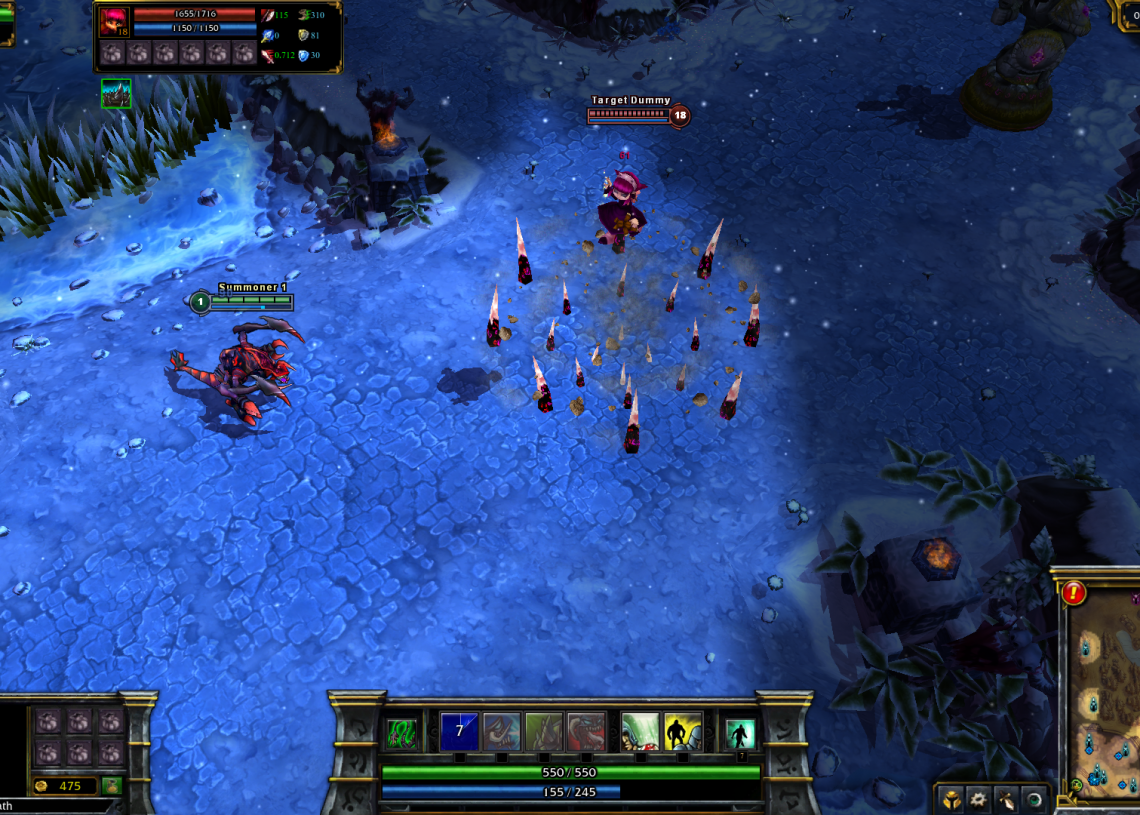Click the spiked buff icon under target frame
Image resolution: width=1140 pixels, height=815 pixels.
point(116,93)
